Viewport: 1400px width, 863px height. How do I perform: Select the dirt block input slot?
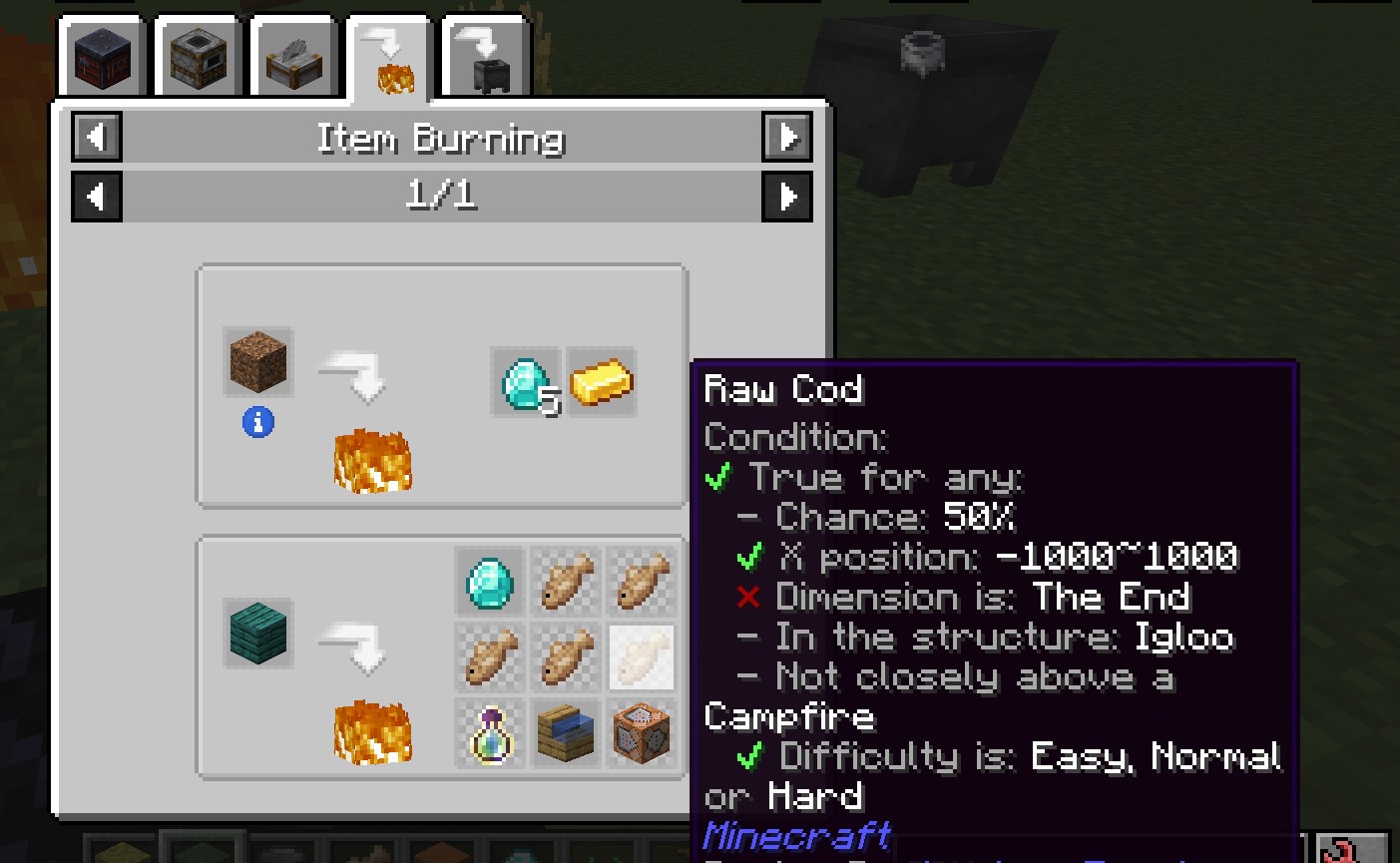(x=258, y=362)
